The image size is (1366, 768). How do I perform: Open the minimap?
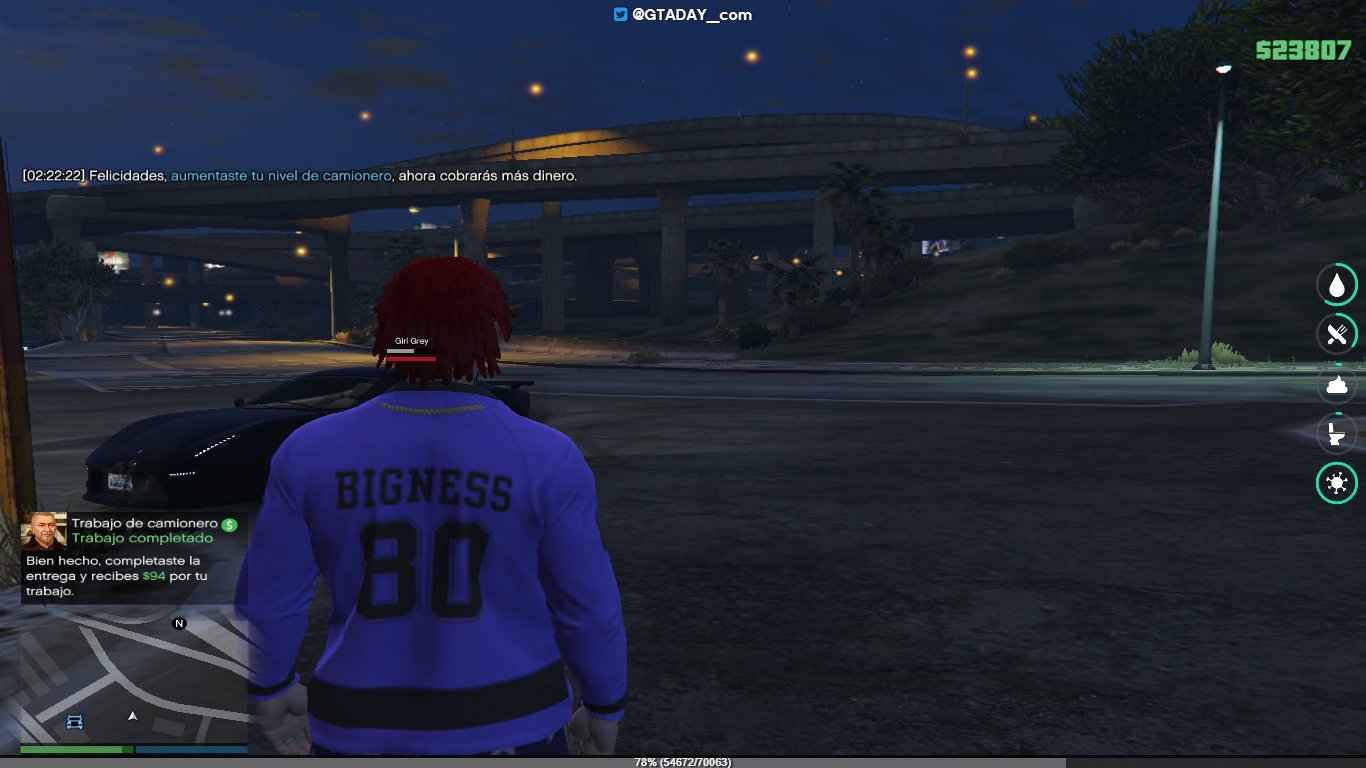(134, 678)
